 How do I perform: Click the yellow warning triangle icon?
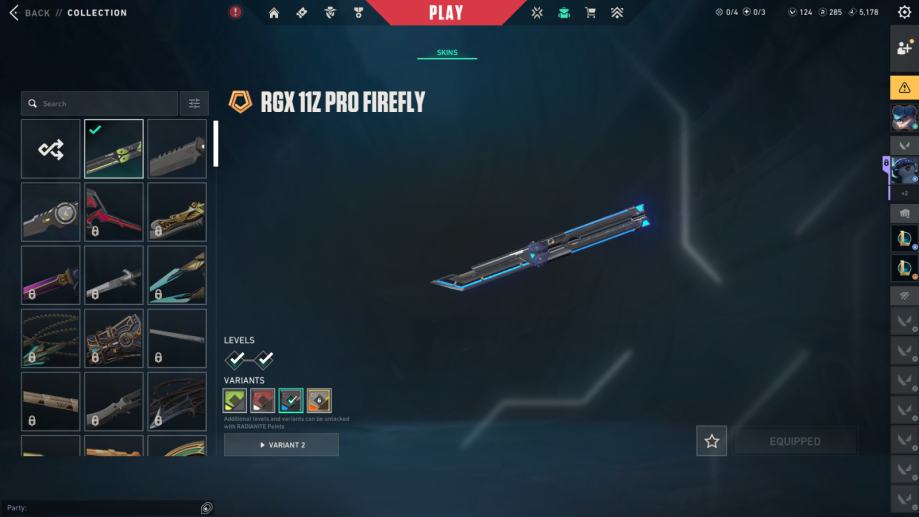pyautogui.click(x=905, y=87)
